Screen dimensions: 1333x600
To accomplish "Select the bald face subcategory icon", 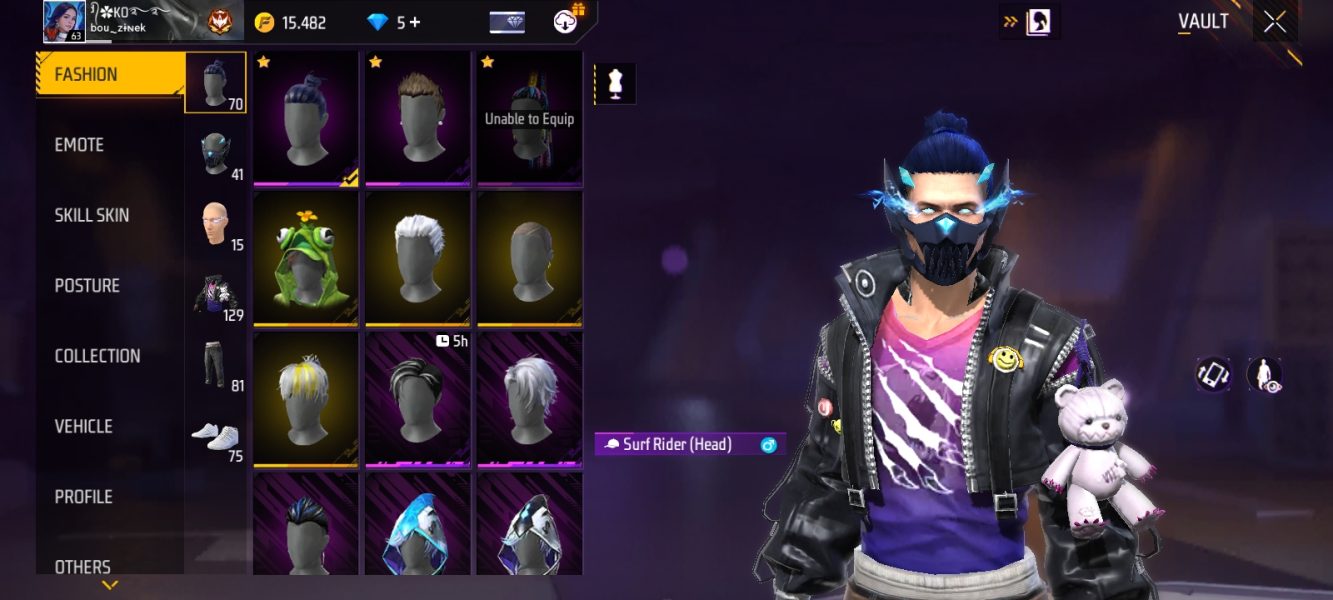I will [216, 225].
